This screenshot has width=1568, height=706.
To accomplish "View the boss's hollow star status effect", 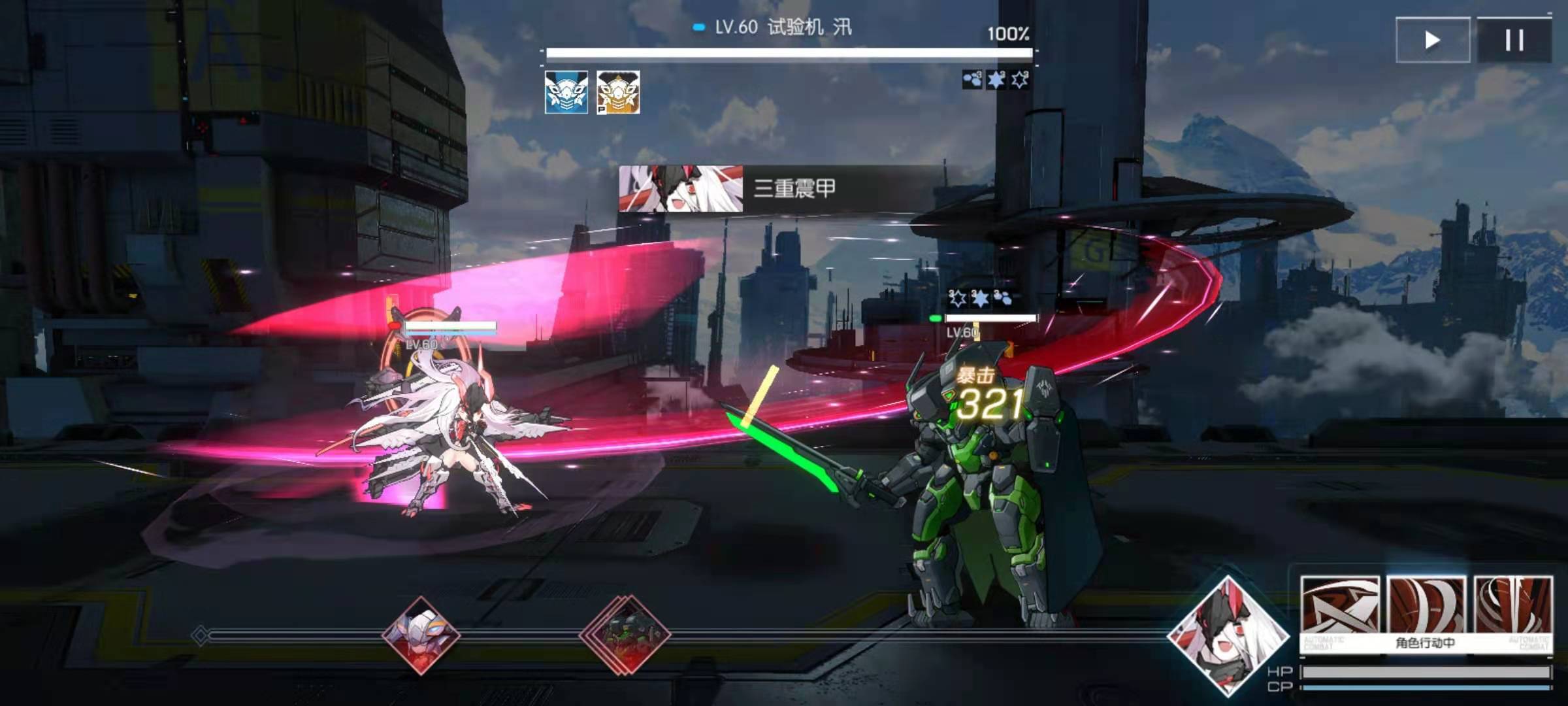I will [1019, 80].
